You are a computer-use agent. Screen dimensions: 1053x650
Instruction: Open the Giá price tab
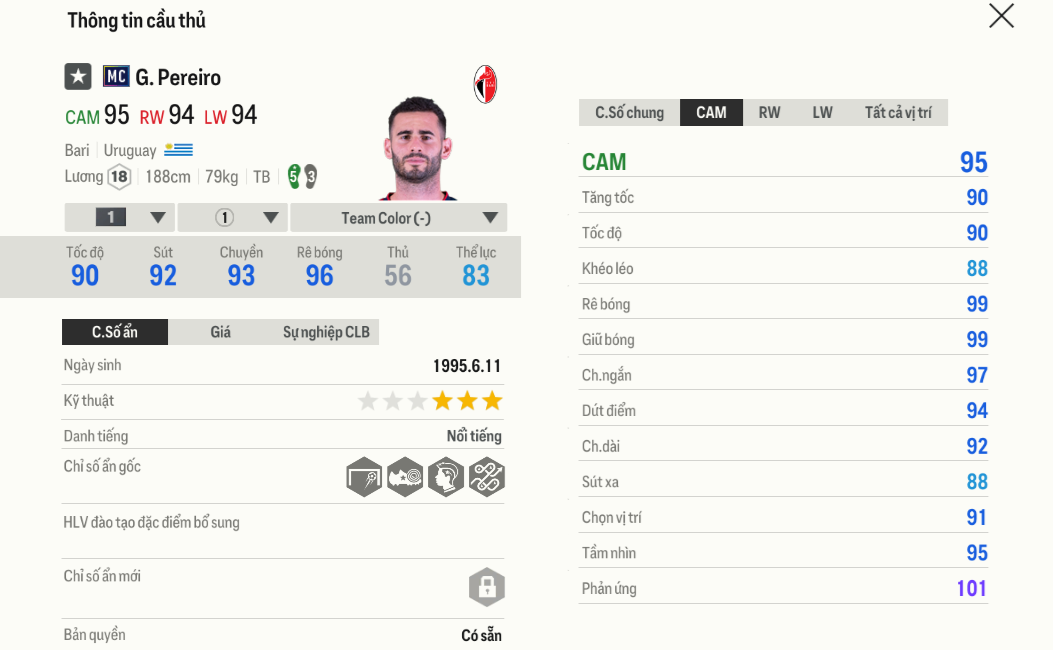(x=220, y=332)
